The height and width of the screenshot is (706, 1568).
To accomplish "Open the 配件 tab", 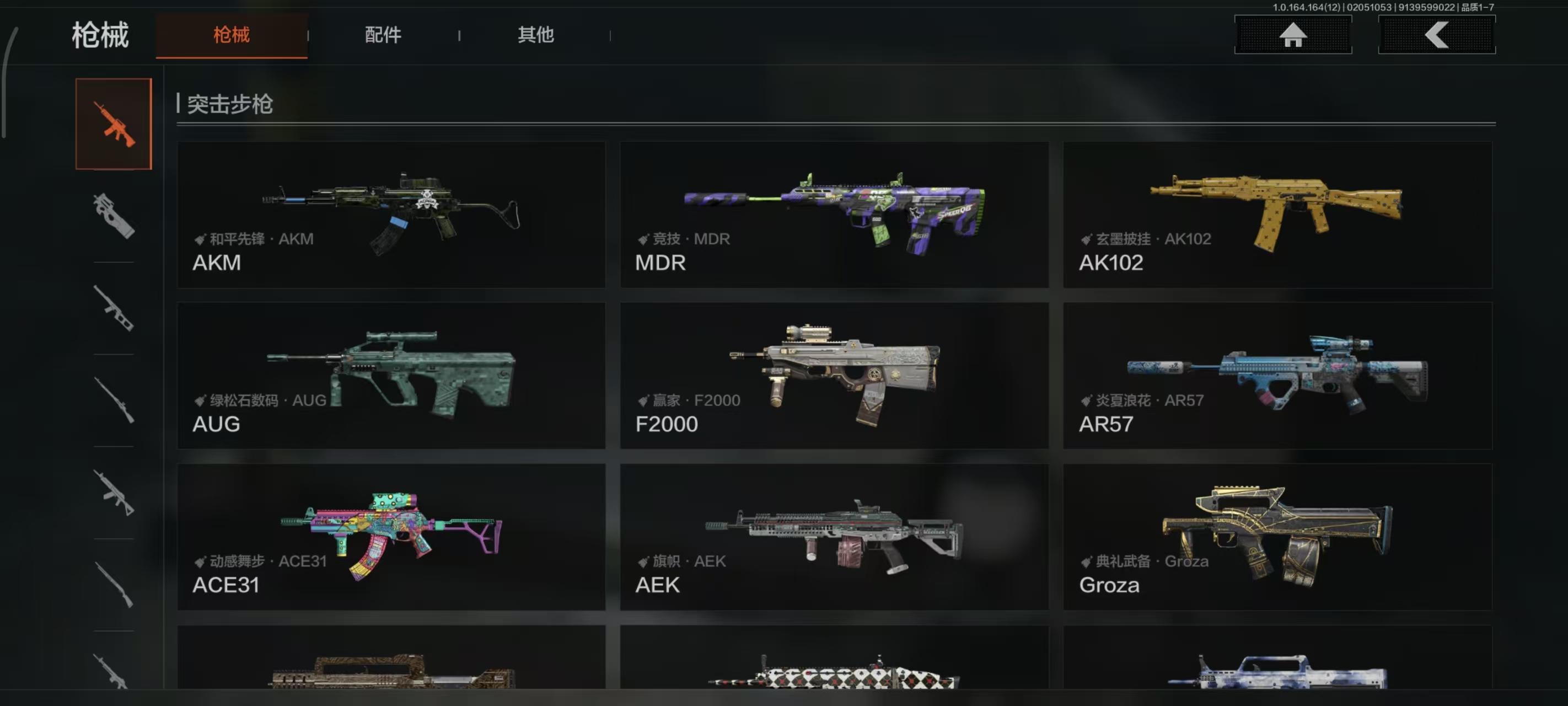I will tap(383, 35).
